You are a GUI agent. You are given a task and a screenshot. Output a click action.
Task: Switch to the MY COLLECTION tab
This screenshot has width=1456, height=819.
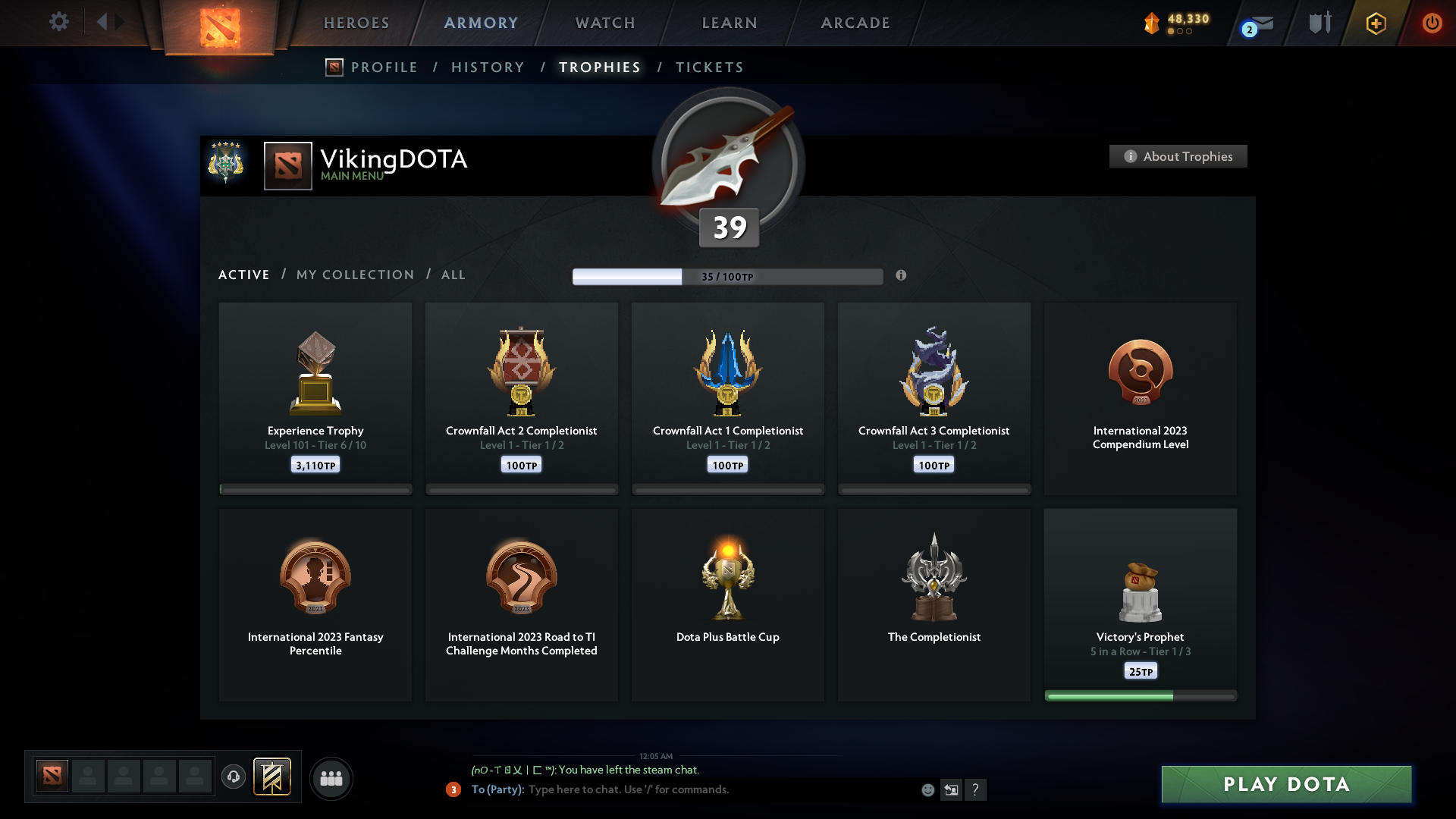pos(354,275)
